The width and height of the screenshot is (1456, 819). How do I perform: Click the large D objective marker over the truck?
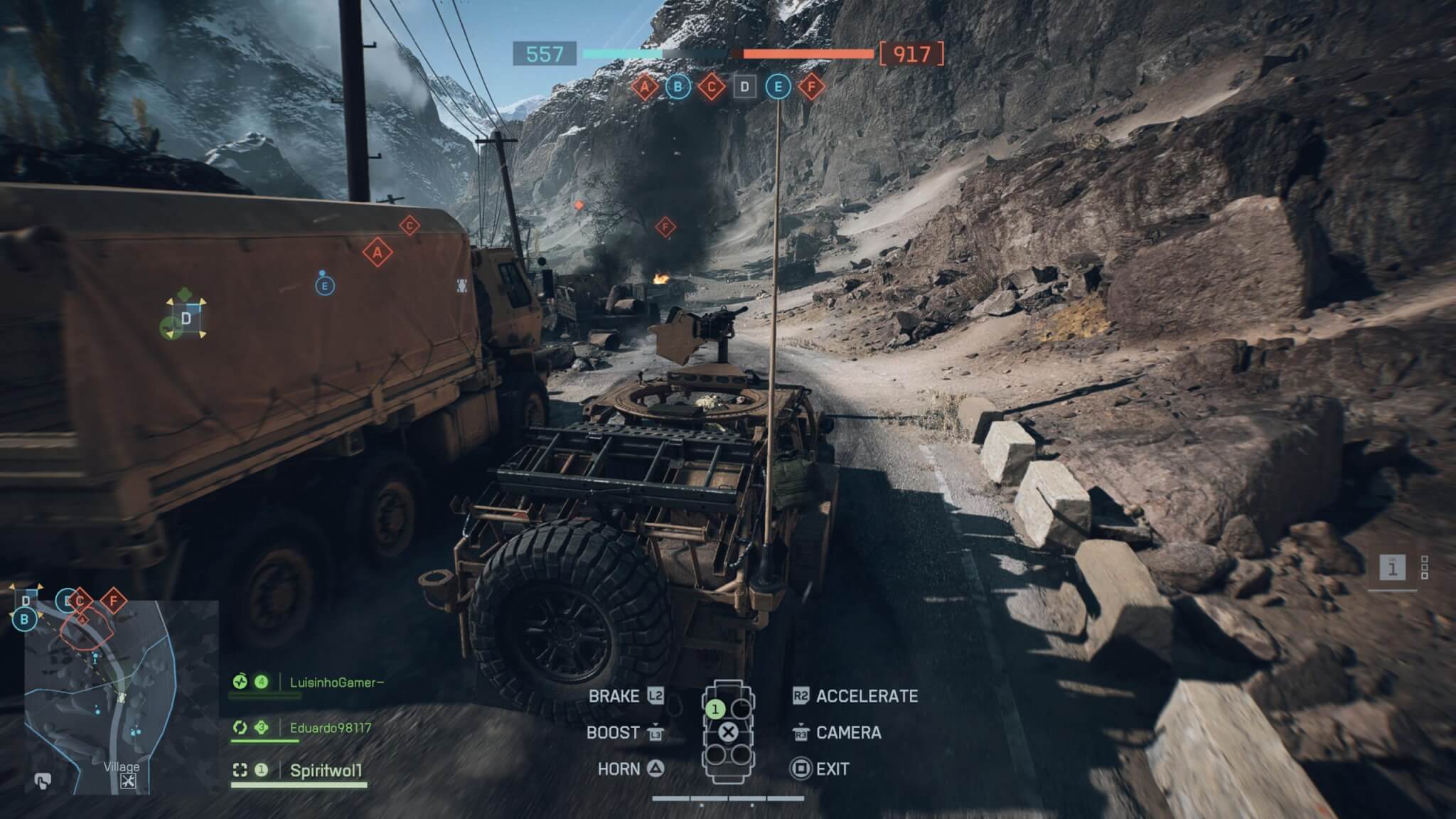pos(186,318)
